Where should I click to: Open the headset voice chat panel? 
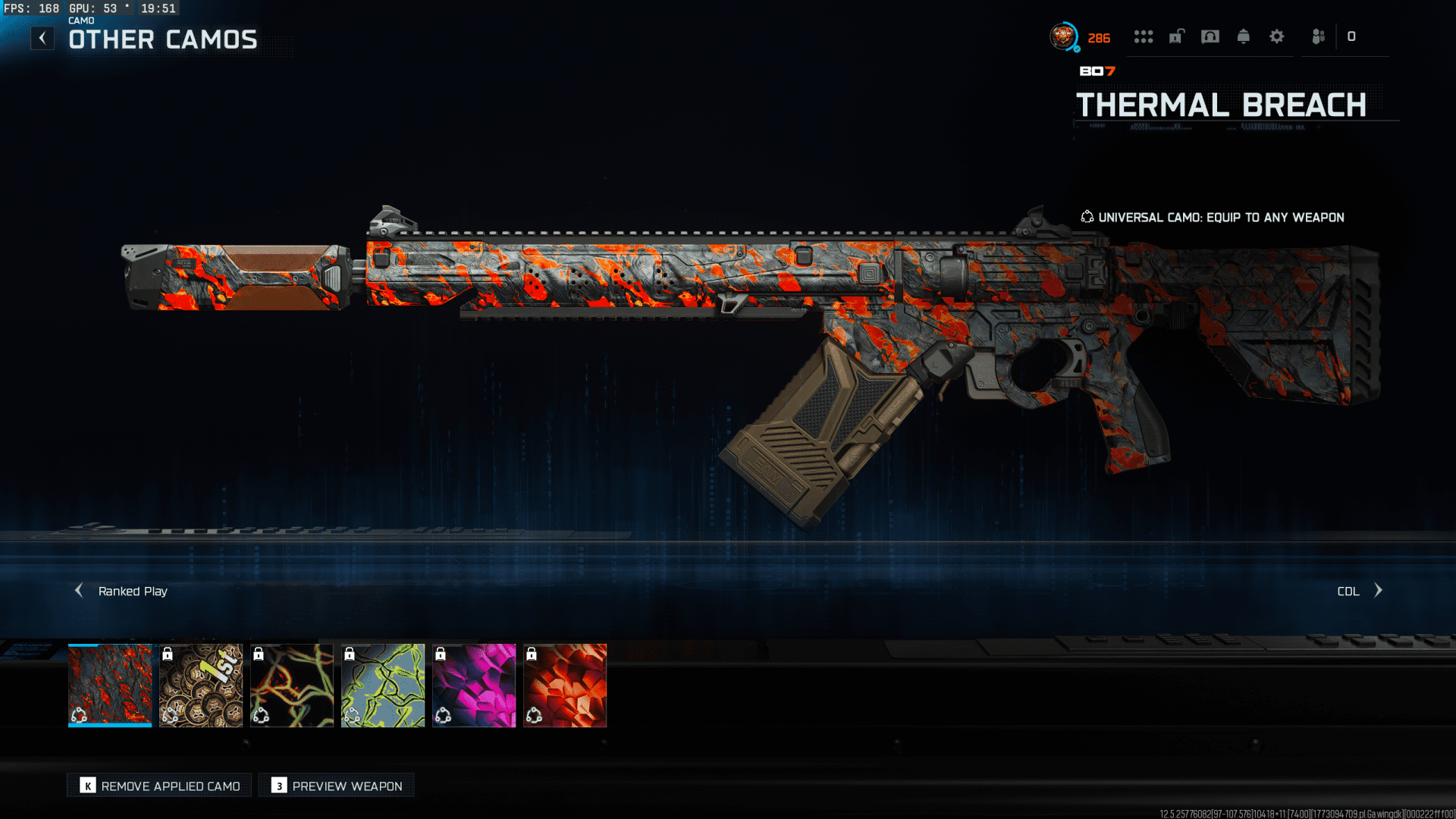click(1210, 36)
